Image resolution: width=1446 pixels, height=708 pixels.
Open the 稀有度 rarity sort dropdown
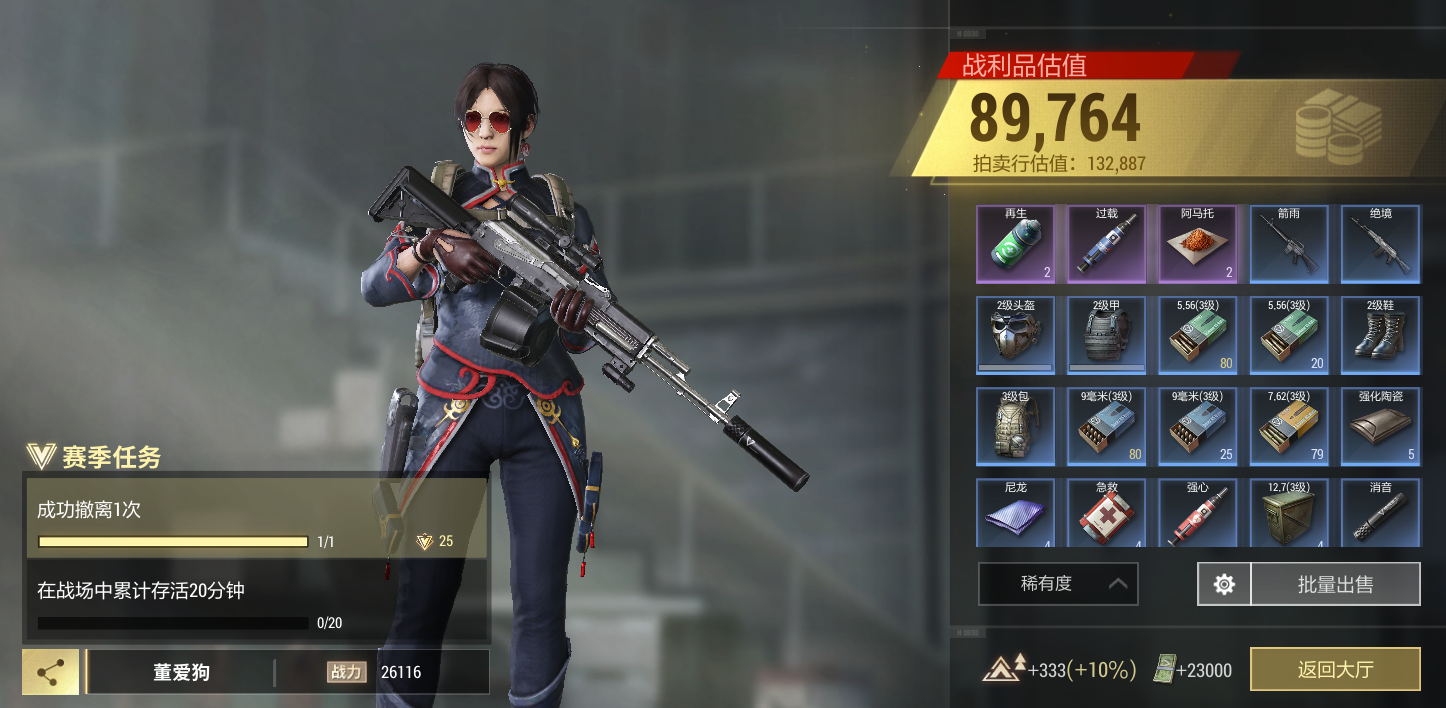(1058, 584)
